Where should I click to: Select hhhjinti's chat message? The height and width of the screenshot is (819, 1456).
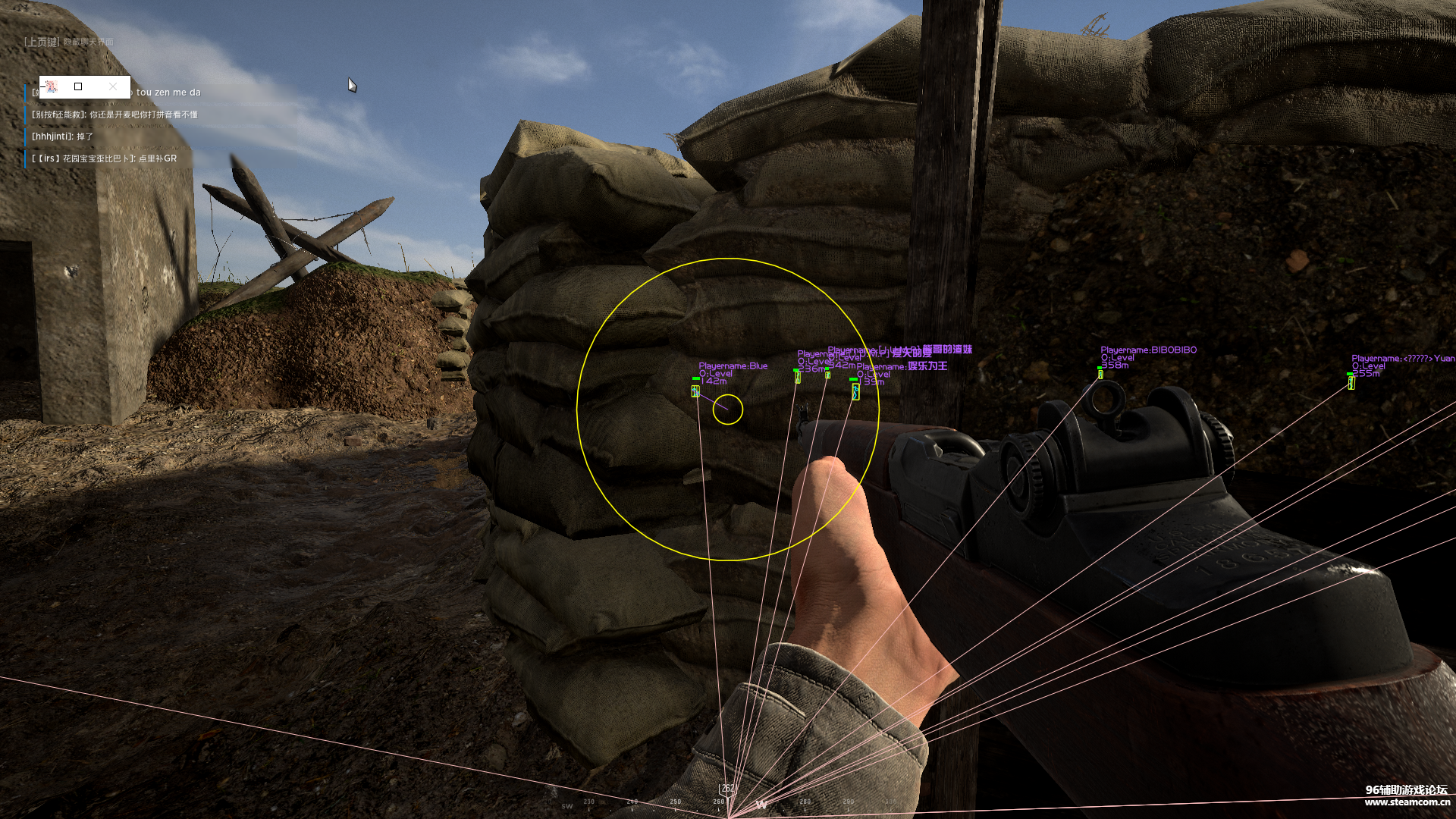pos(62,136)
